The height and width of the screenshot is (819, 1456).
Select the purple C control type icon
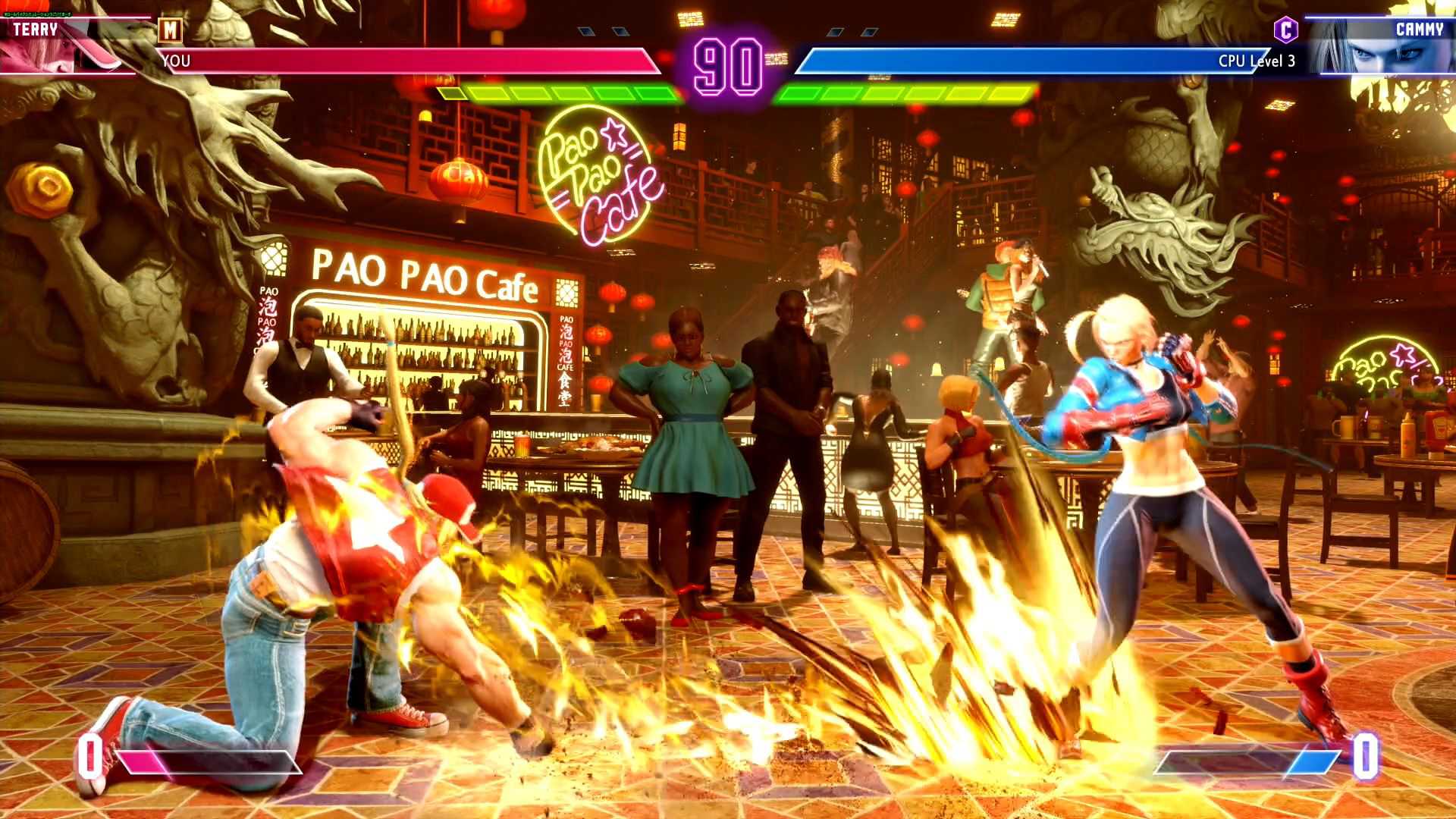(1285, 30)
